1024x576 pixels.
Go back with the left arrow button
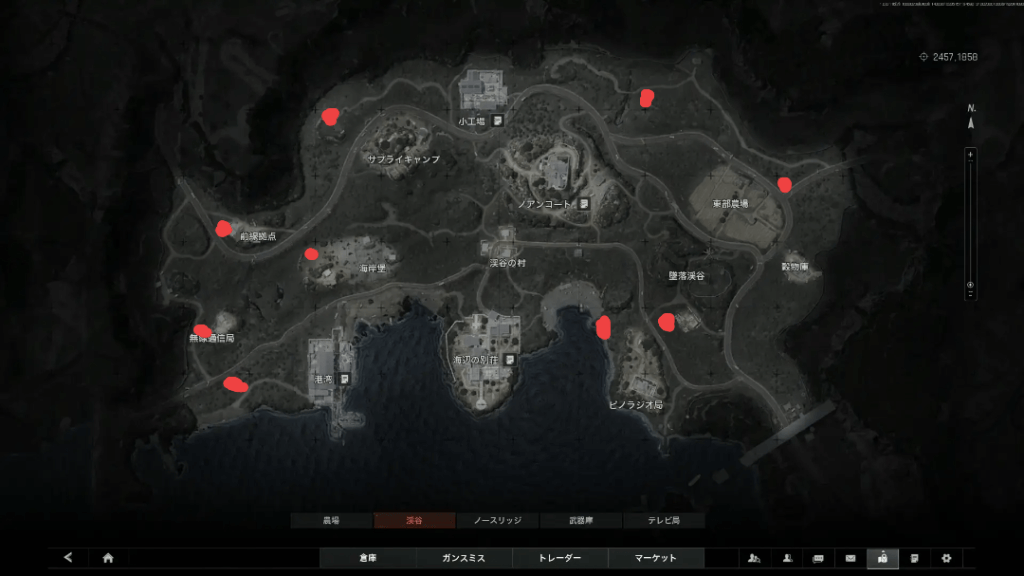point(68,558)
